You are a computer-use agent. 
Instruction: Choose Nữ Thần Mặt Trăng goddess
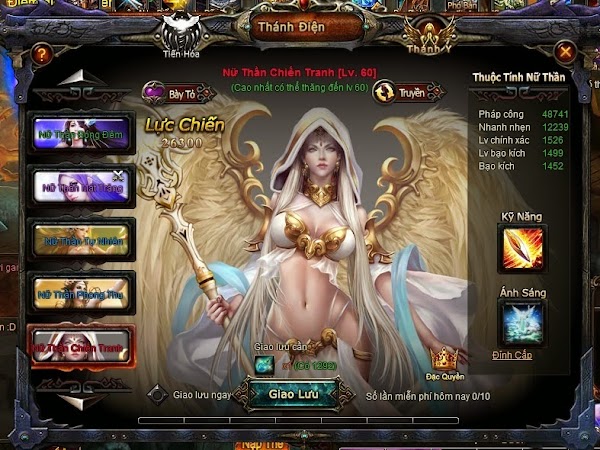[x=84, y=187]
